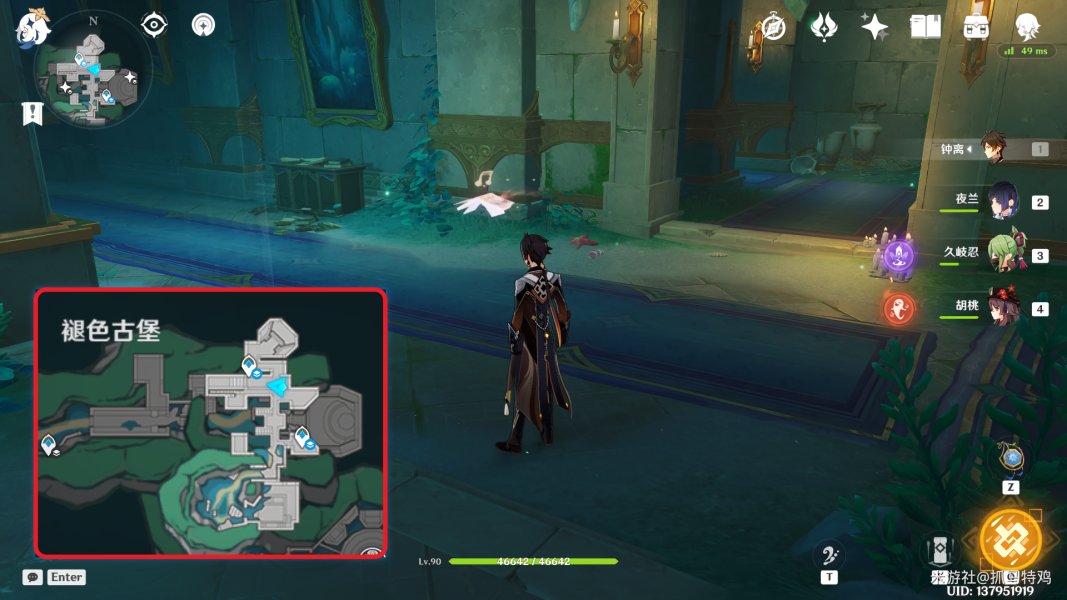Open the quest banner exclamation icon
Viewport: 1067px width, 600px height.
tap(32, 113)
